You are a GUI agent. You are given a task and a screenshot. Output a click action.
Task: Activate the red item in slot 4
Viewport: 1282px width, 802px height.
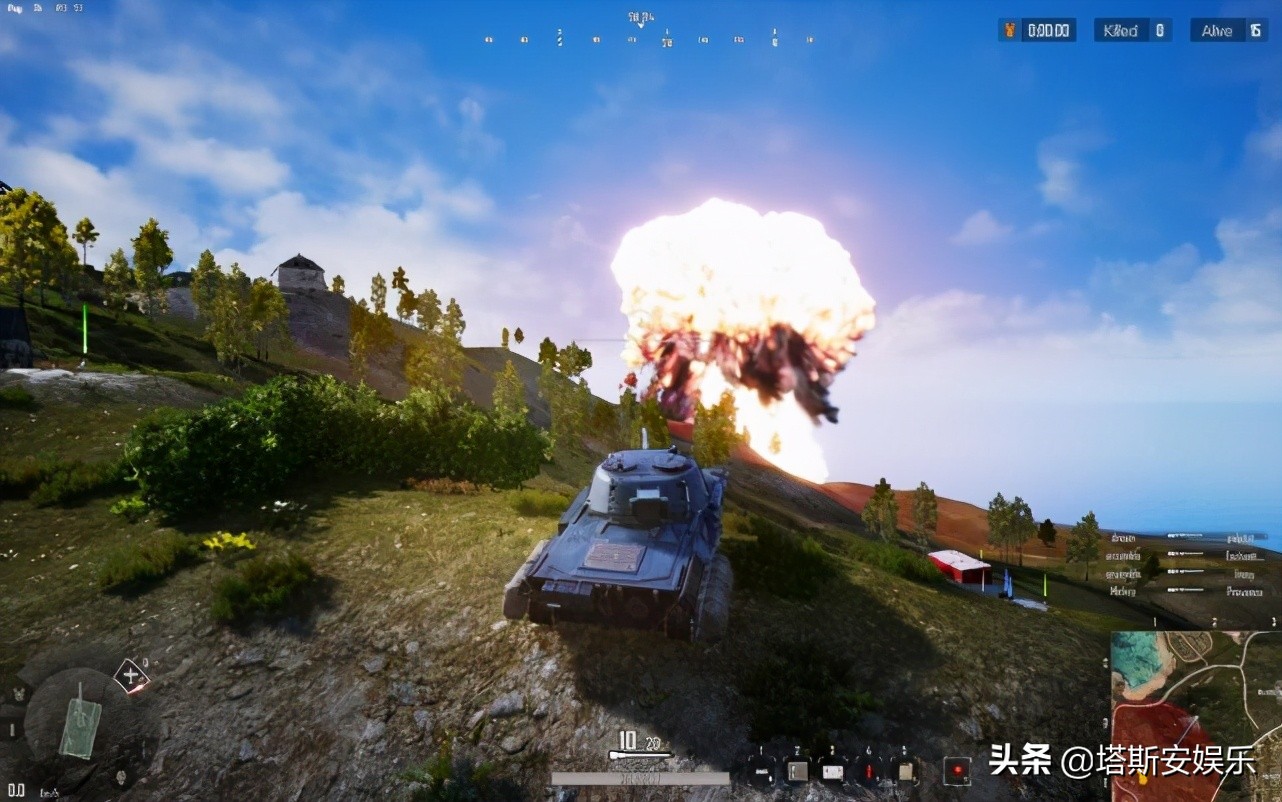869,771
